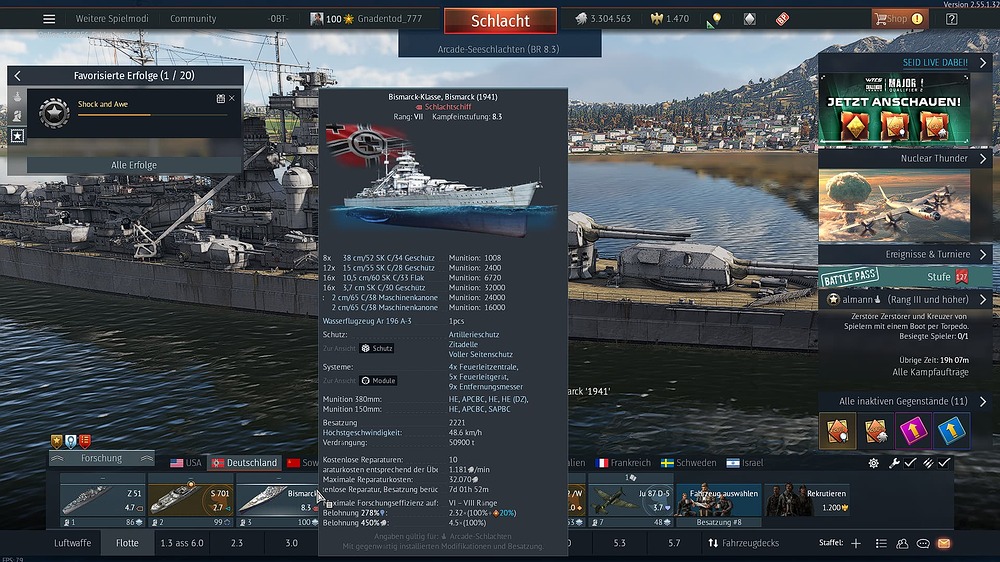Open the Jetzt Anschauen livestream banner
Viewport: 1000px width, 562px height.
pos(894,108)
